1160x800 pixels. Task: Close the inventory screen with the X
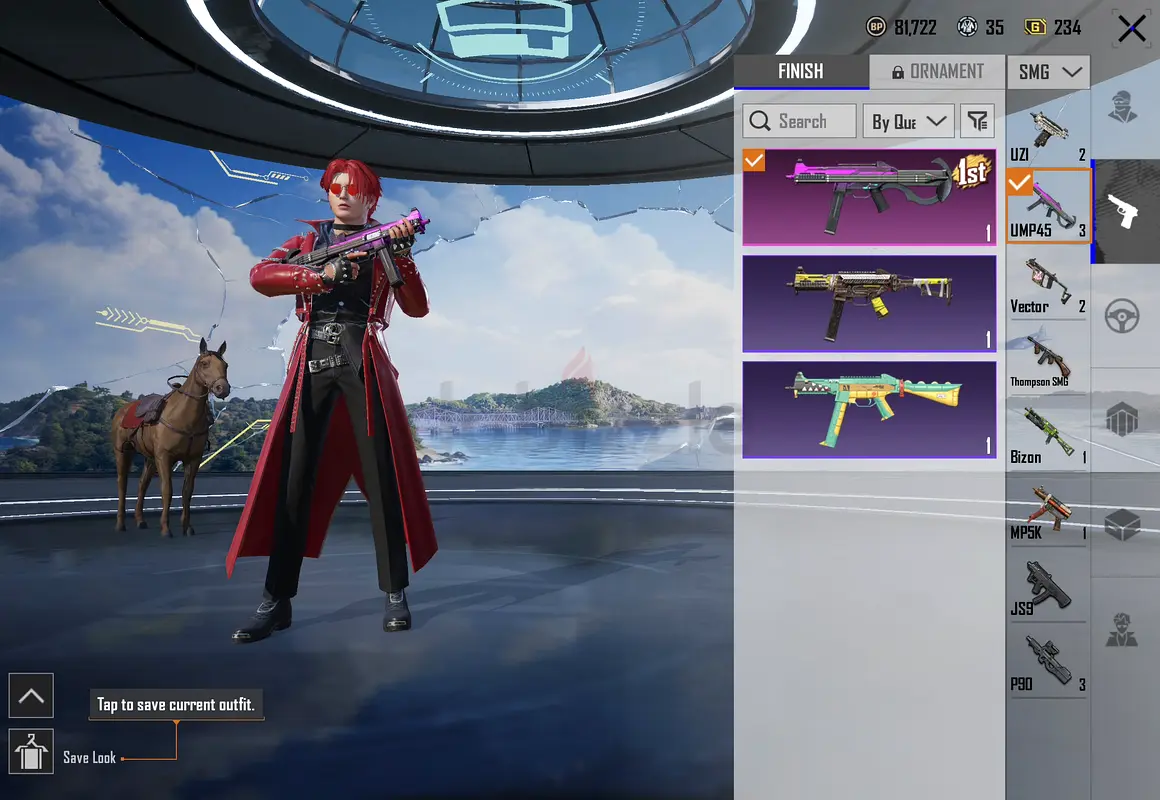click(x=1131, y=29)
